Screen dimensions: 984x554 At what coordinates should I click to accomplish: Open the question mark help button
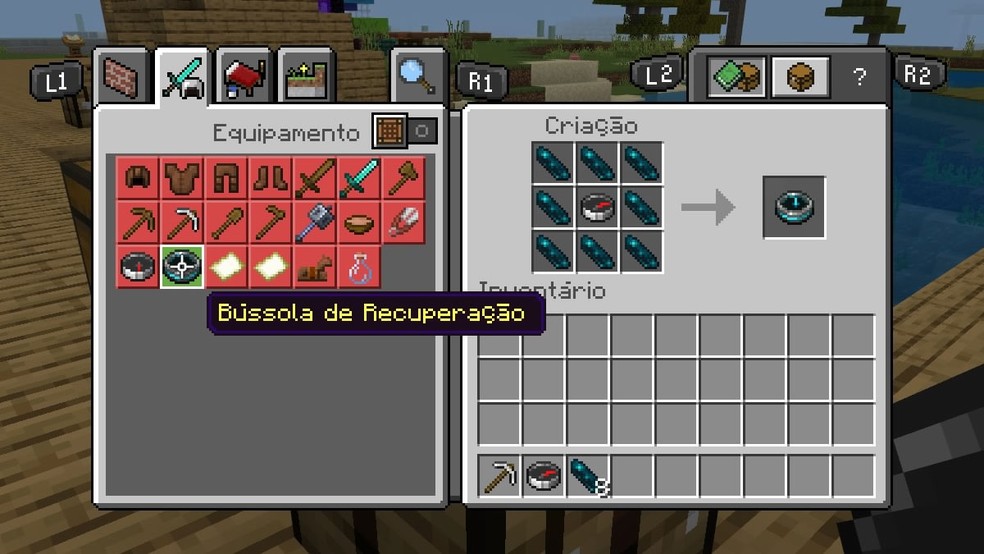[x=858, y=77]
